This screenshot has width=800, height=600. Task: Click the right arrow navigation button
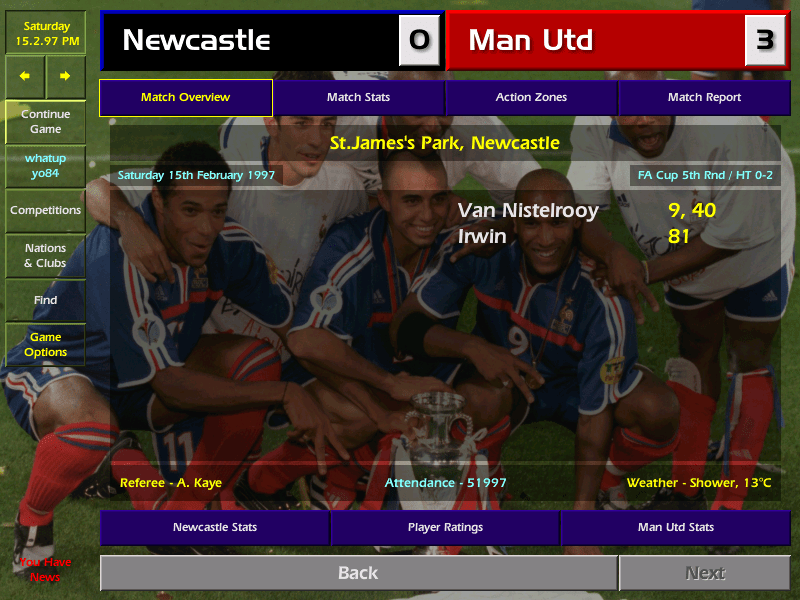(66, 76)
